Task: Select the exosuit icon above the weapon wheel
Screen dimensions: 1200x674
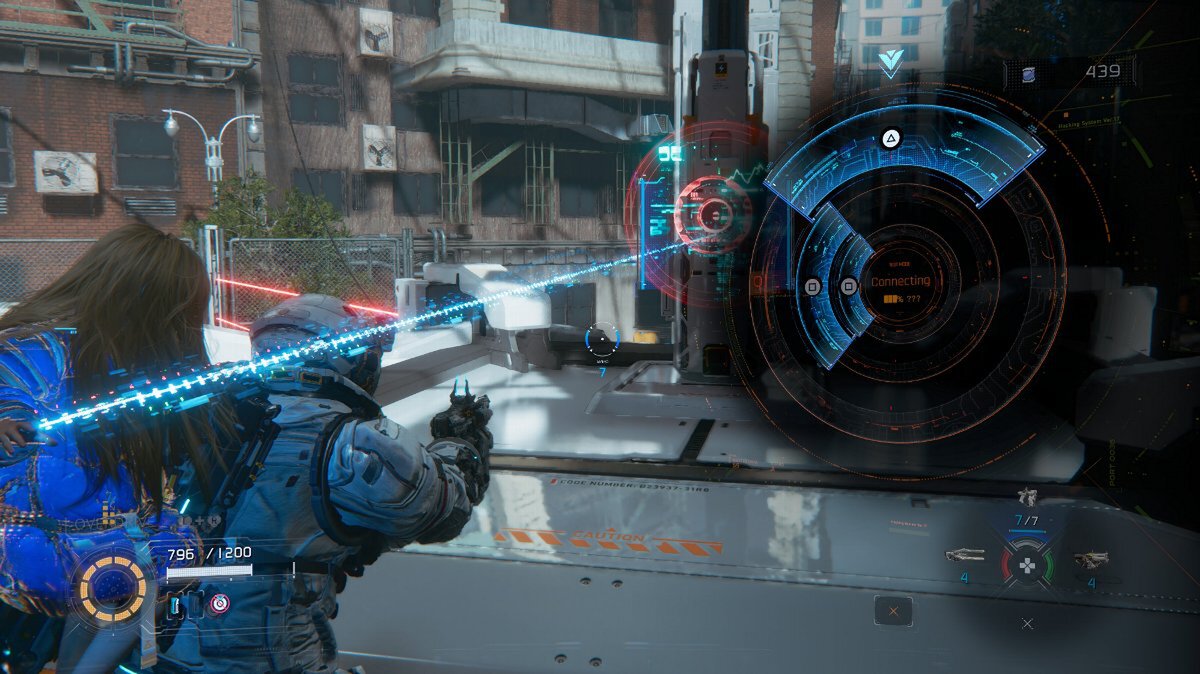Action: click(x=1026, y=496)
